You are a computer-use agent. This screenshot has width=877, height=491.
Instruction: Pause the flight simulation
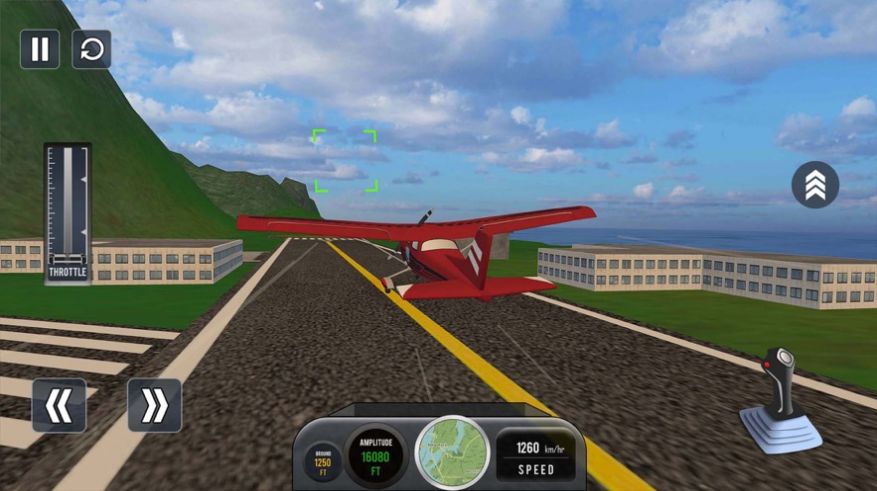pos(40,49)
